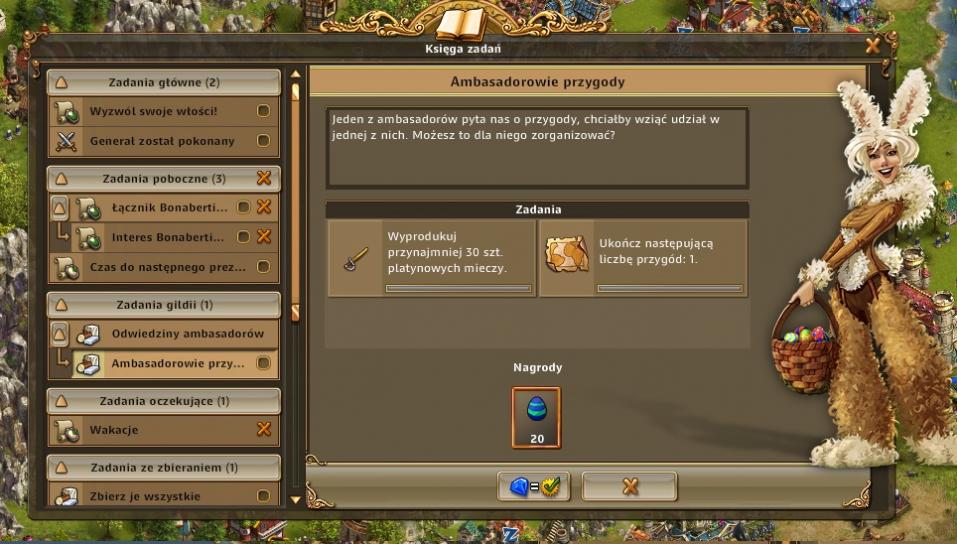The image size is (957, 544).
Task: Complete quest instantly with gems button
Action: (536, 487)
